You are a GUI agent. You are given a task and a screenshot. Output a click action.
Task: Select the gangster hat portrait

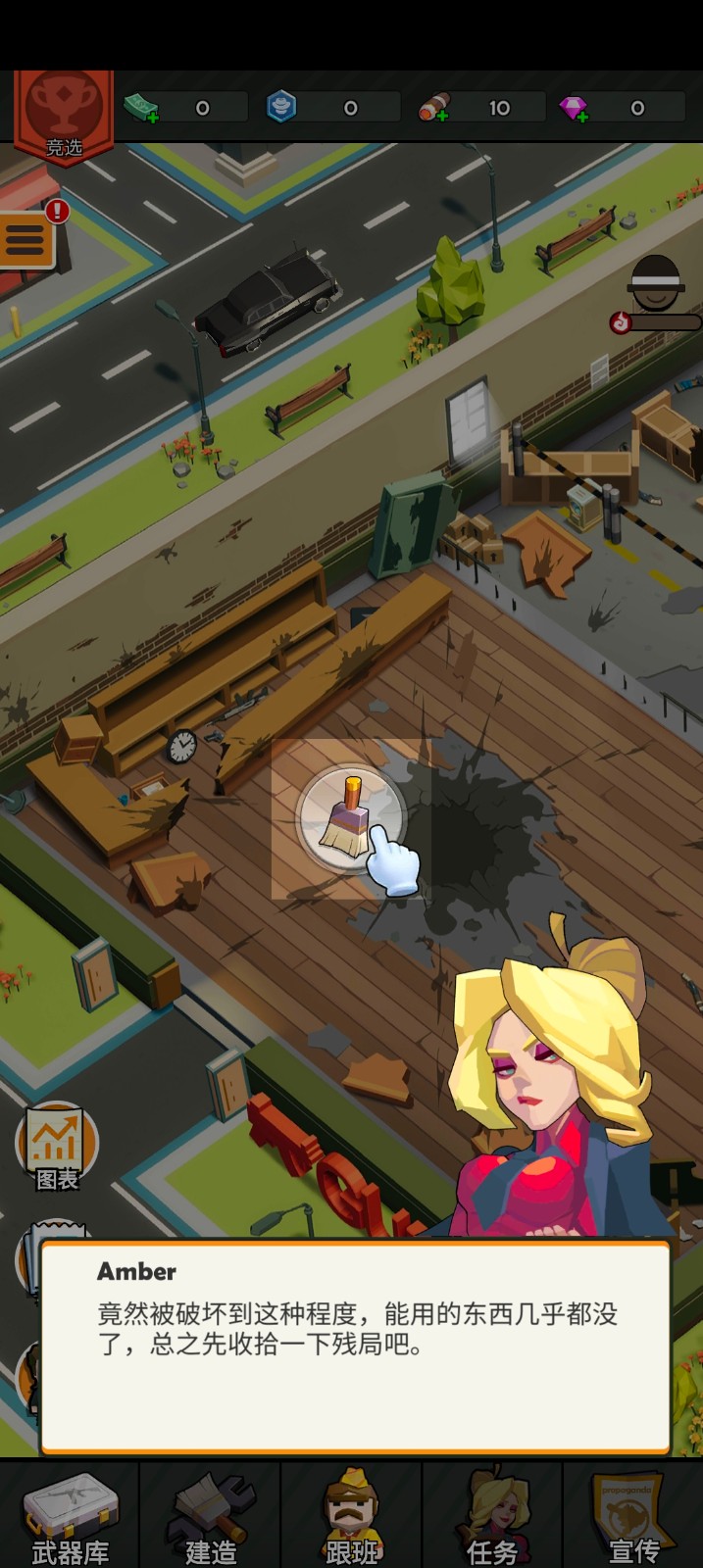coord(656,284)
